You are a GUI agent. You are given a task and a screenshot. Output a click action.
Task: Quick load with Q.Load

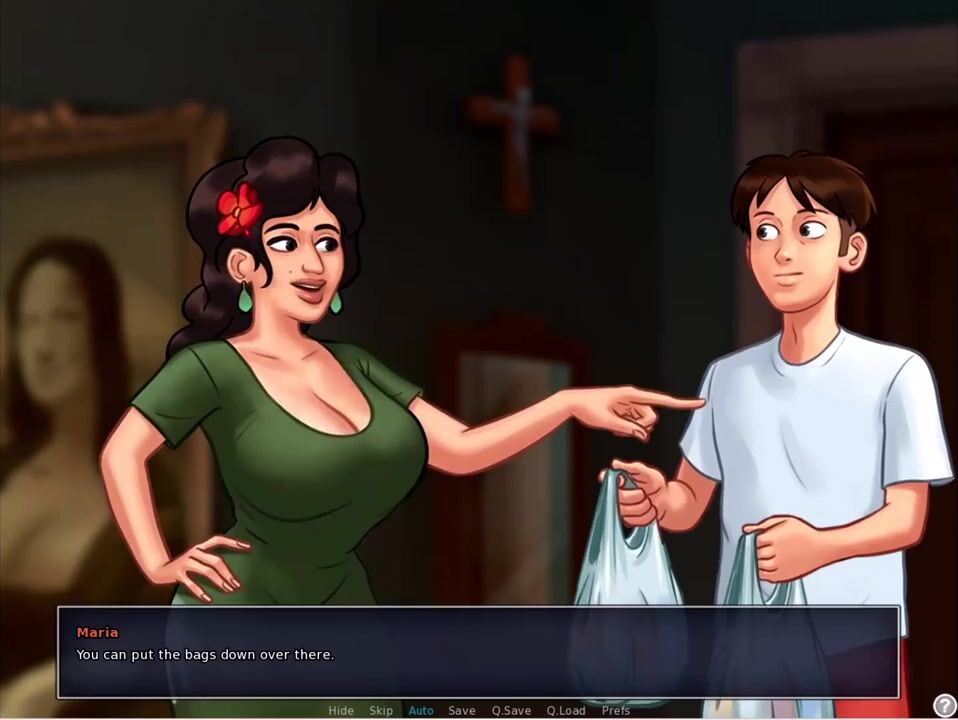(566, 710)
